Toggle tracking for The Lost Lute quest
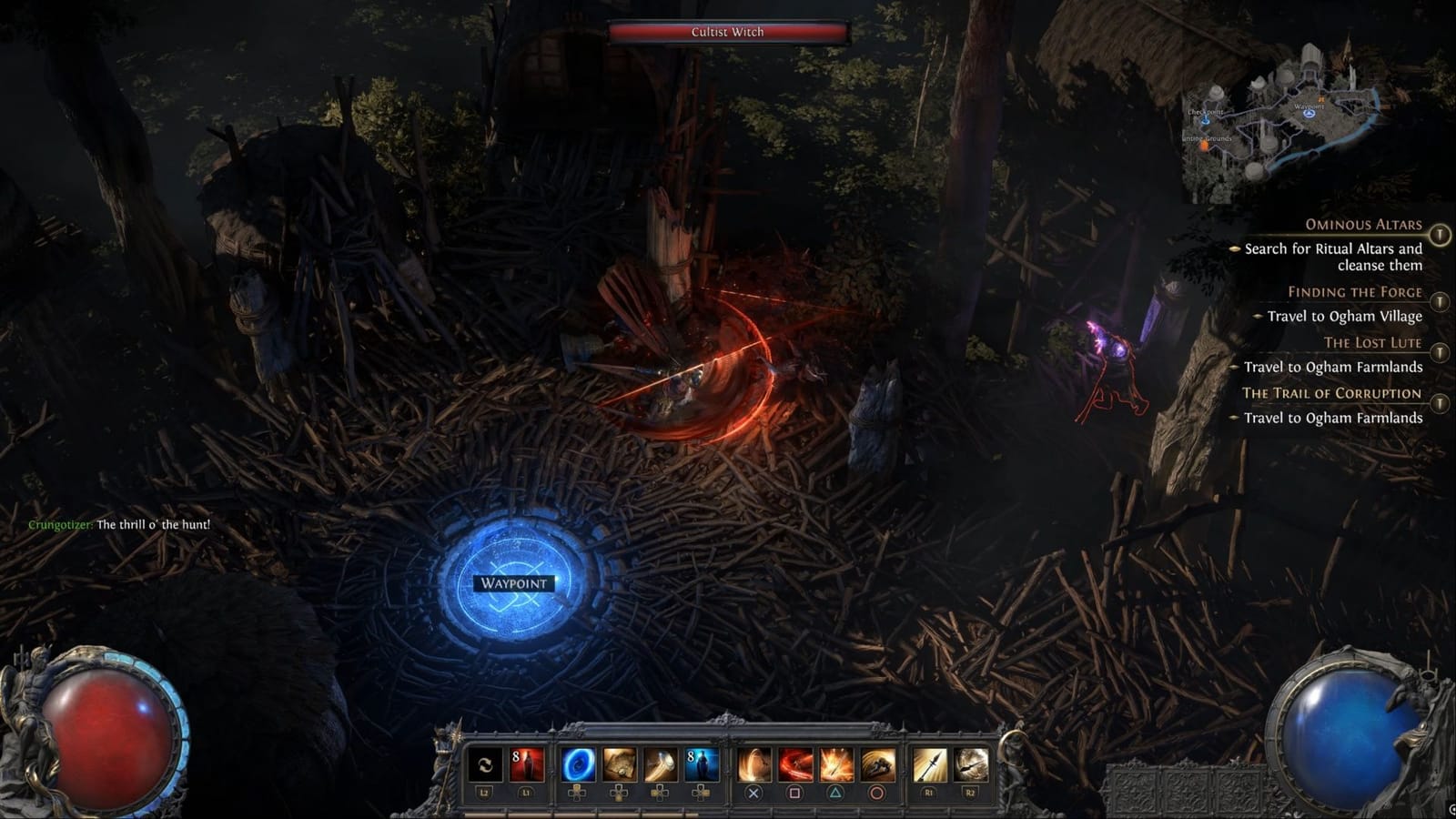This screenshot has width=1456, height=819. pos(1440,349)
